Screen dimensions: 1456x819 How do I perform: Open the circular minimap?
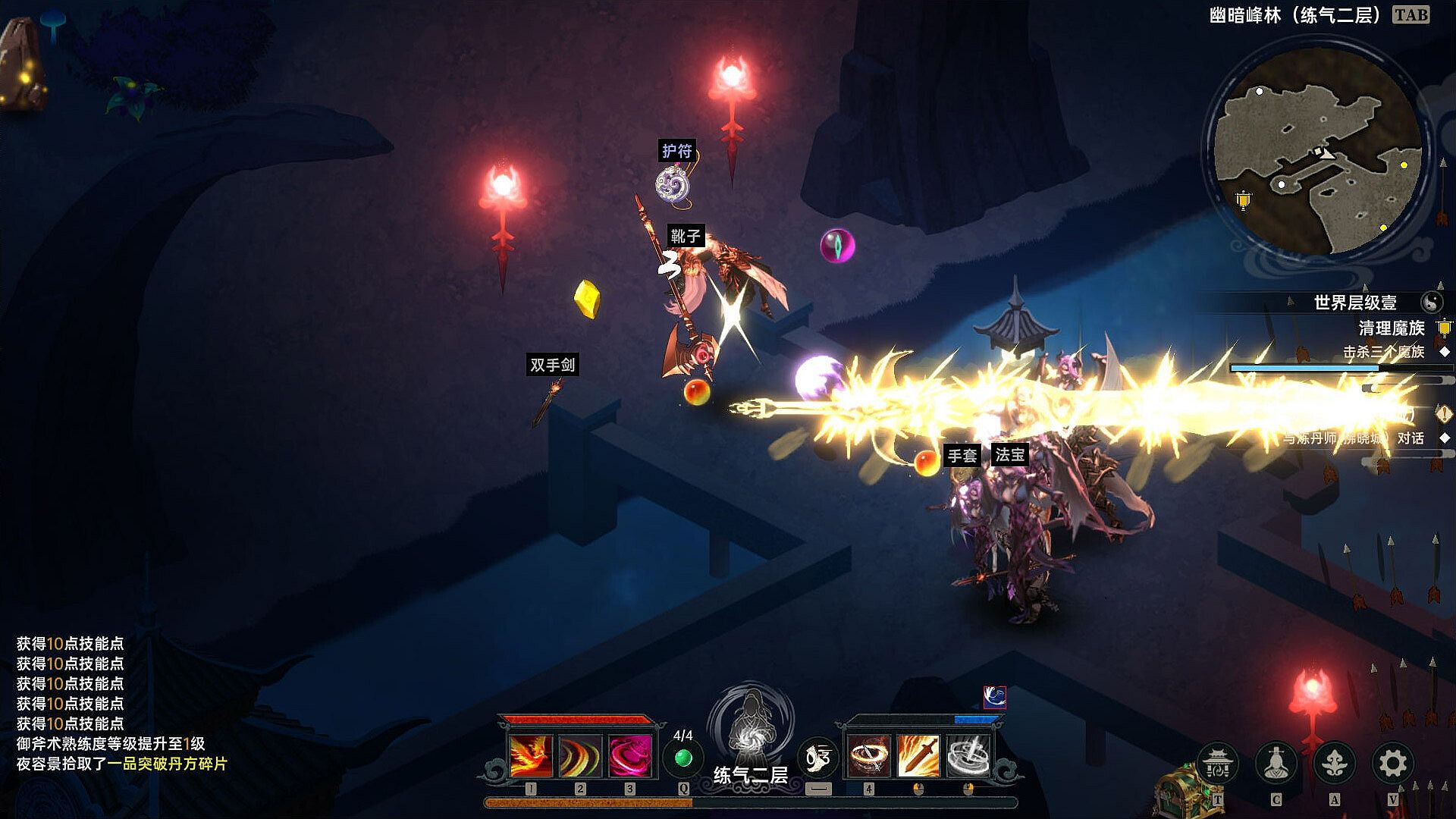pyautogui.click(x=1317, y=152)
